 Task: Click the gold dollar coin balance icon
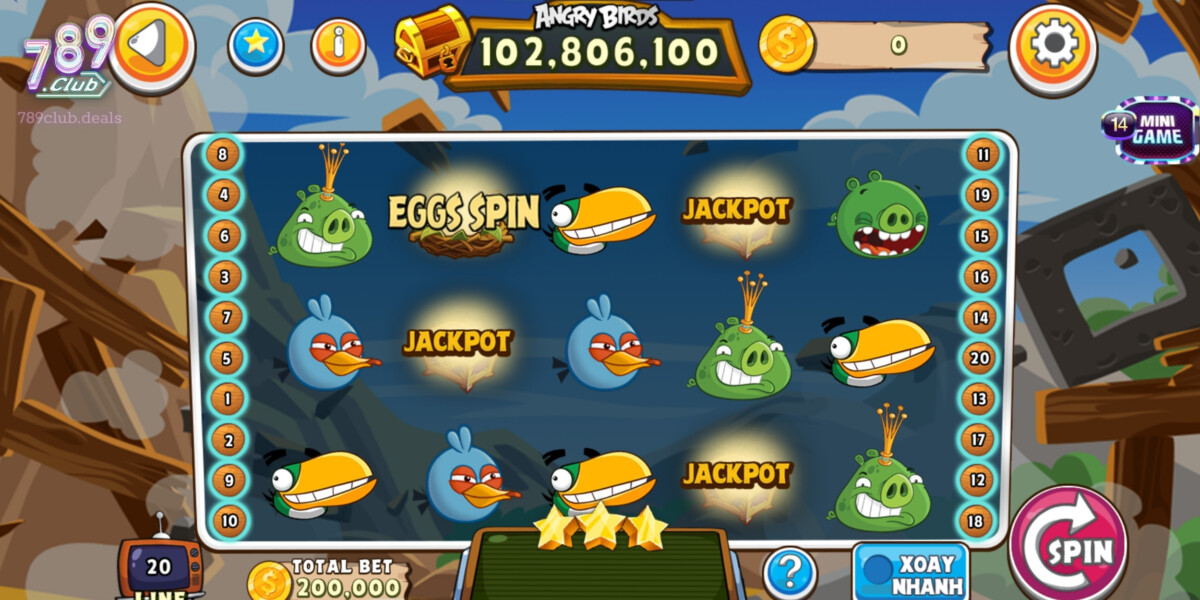tap(785, 45)
